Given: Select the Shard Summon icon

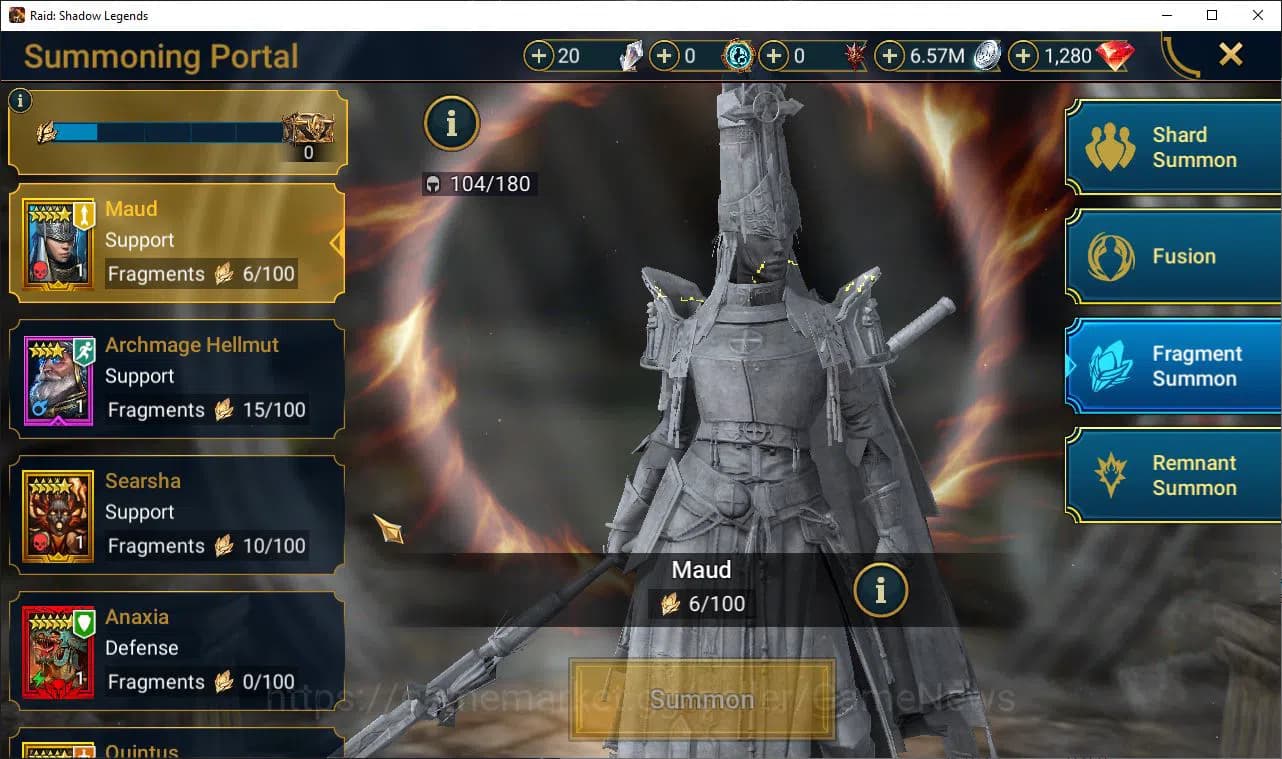Looking at the screenshot, I should coord(1109,147).
